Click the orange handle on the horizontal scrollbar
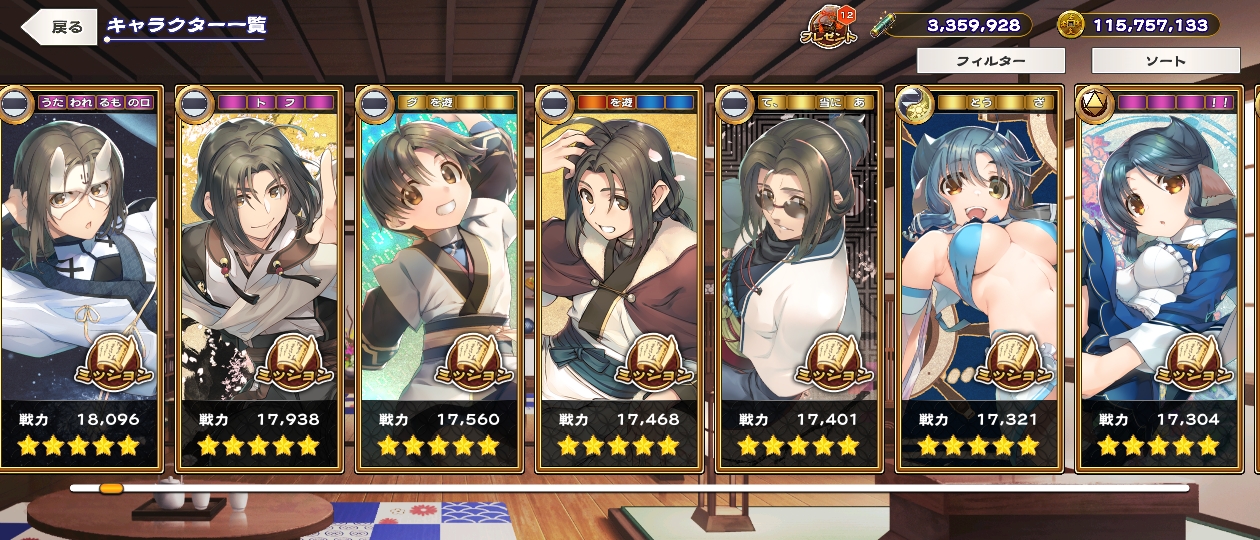 (x=111, y=488)
